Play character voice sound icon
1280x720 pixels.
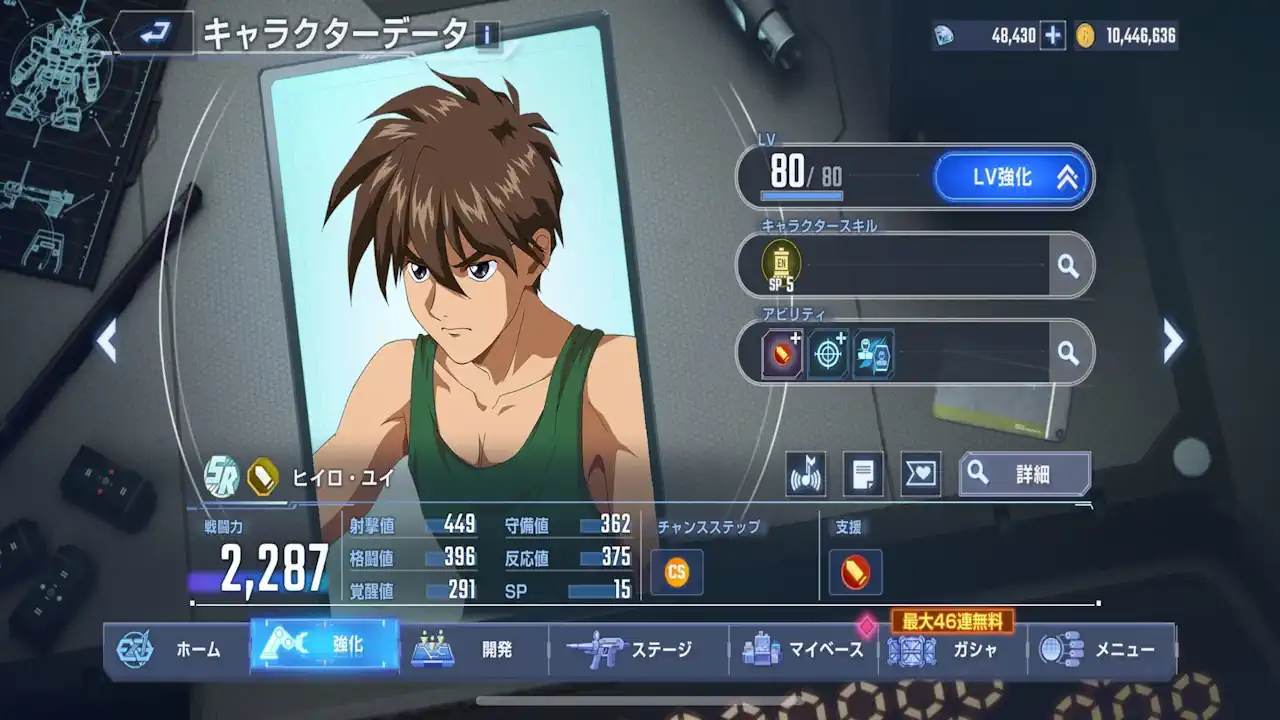pyautogui.click(x=805, y=474)
